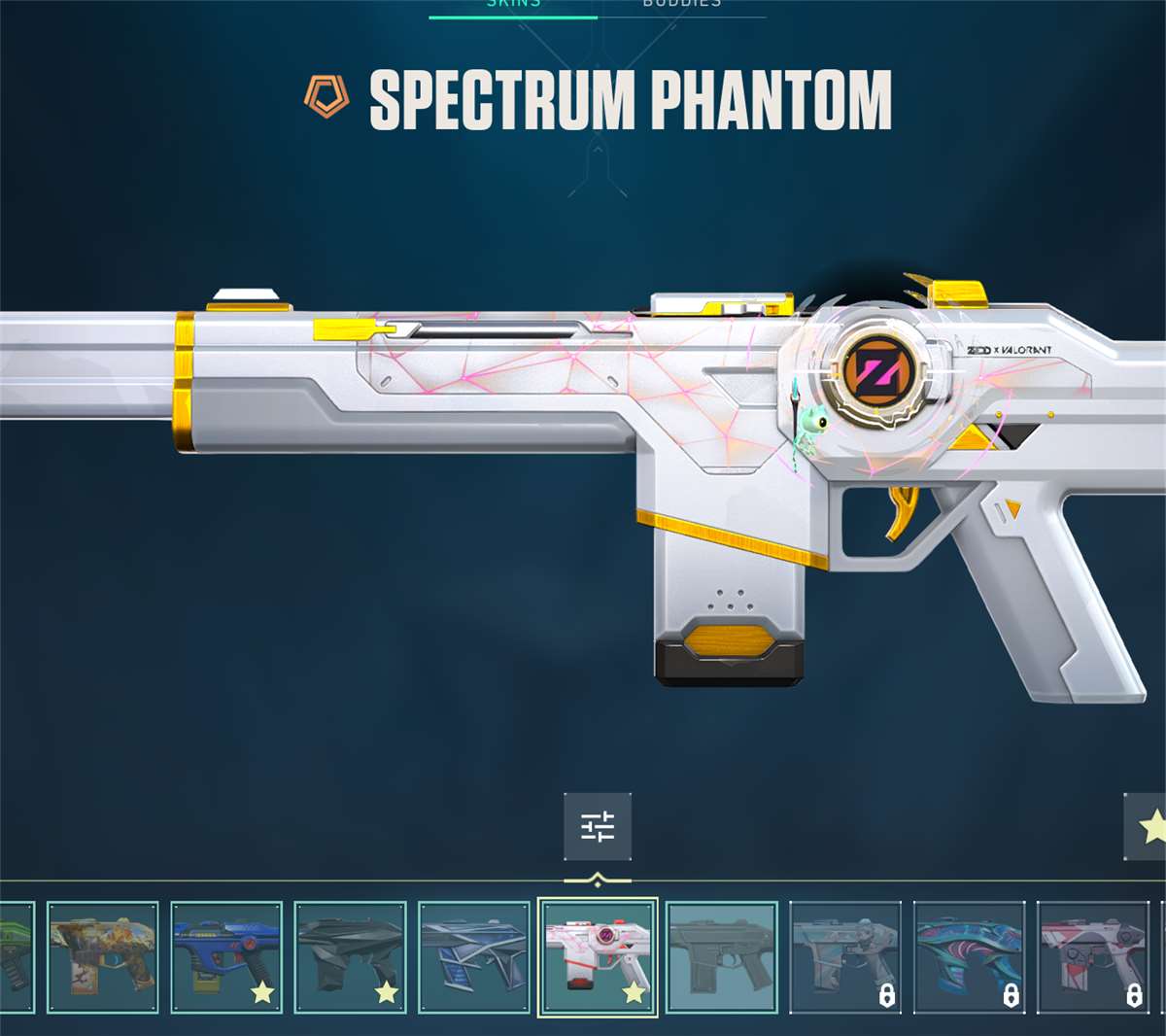
Task: Open the Buddies tab
Action: pos(681,5)
